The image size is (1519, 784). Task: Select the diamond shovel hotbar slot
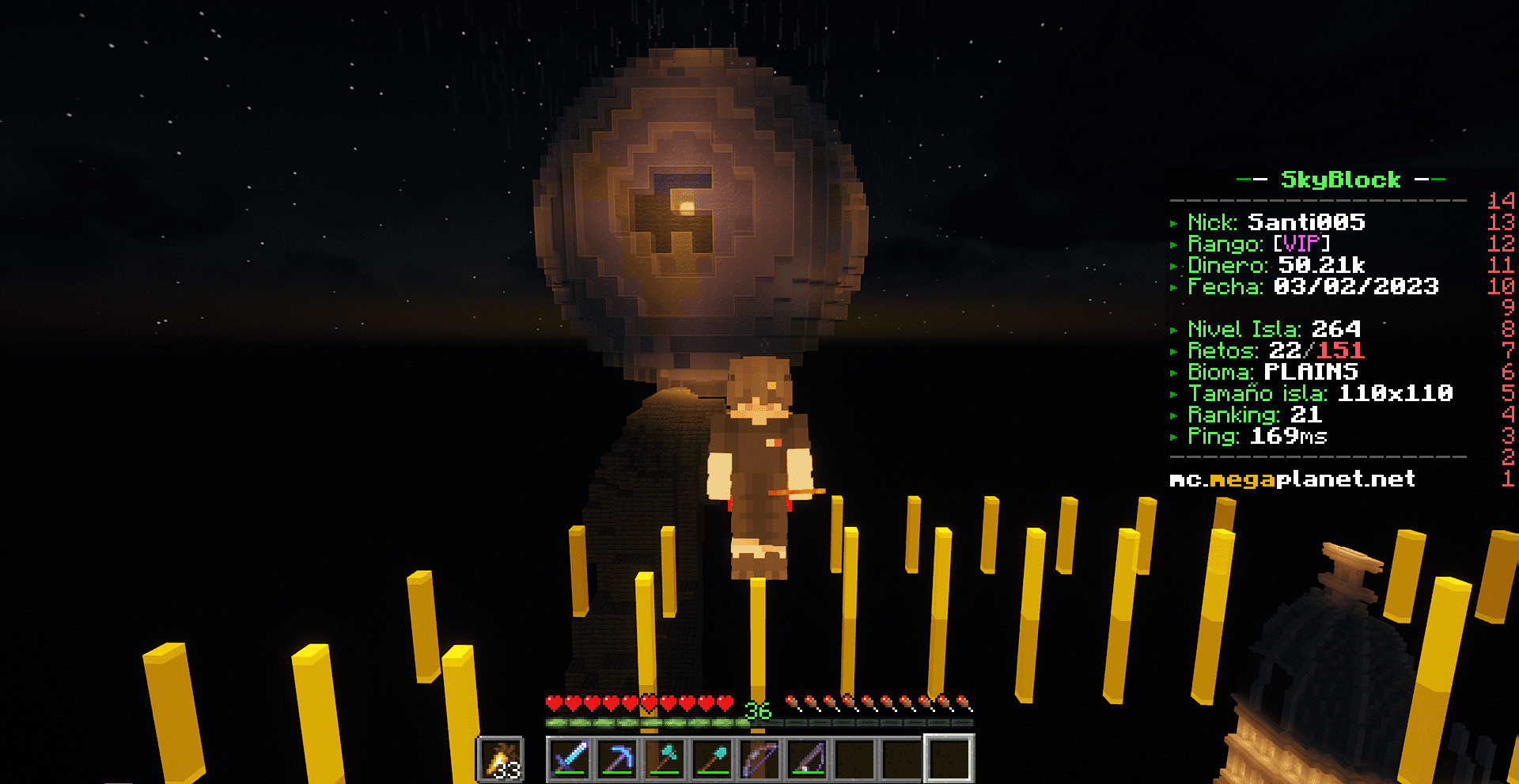click(x=712, y=759)
